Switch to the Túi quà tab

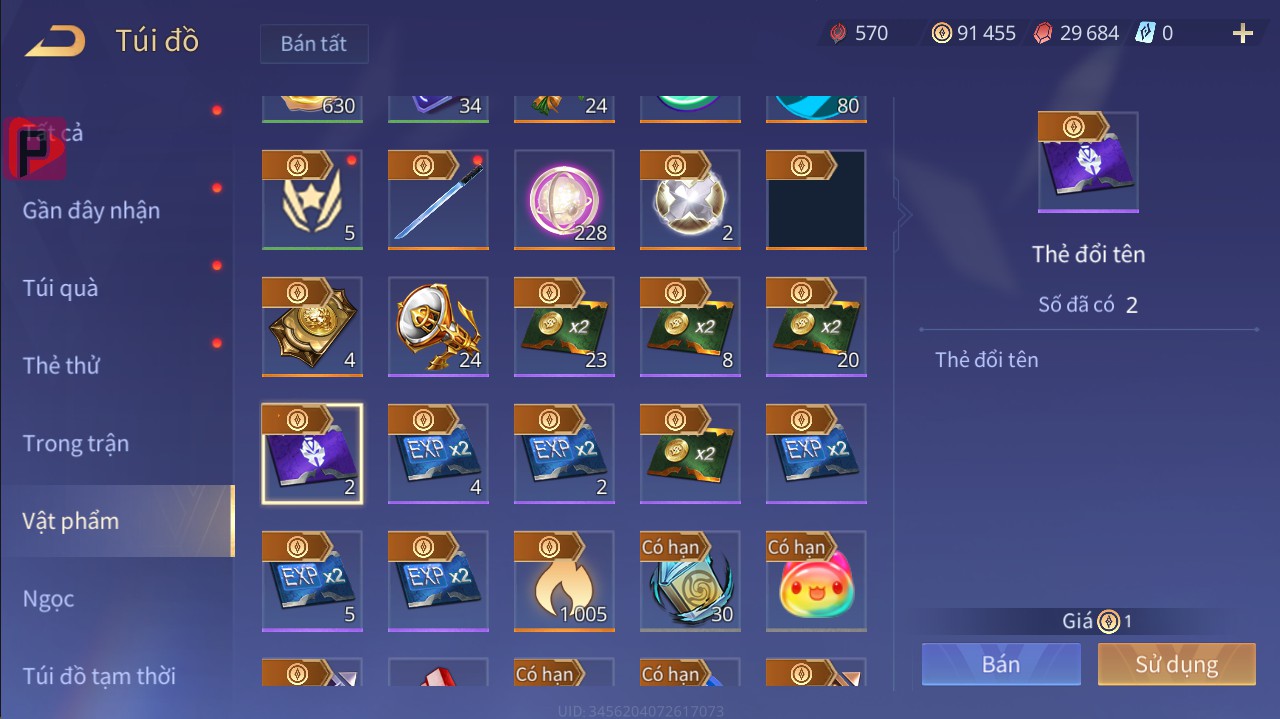click(x=61, y=288)
